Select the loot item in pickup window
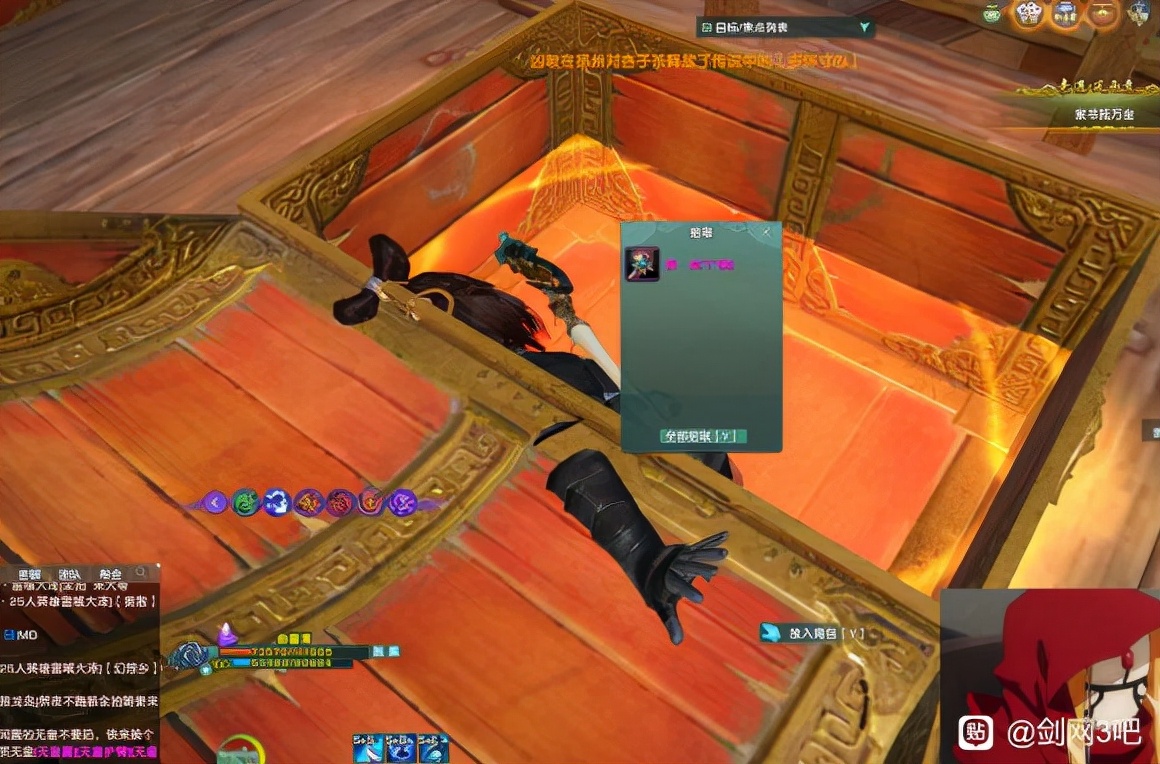This screenshot has height=764, width=1160. pos(642,264)
